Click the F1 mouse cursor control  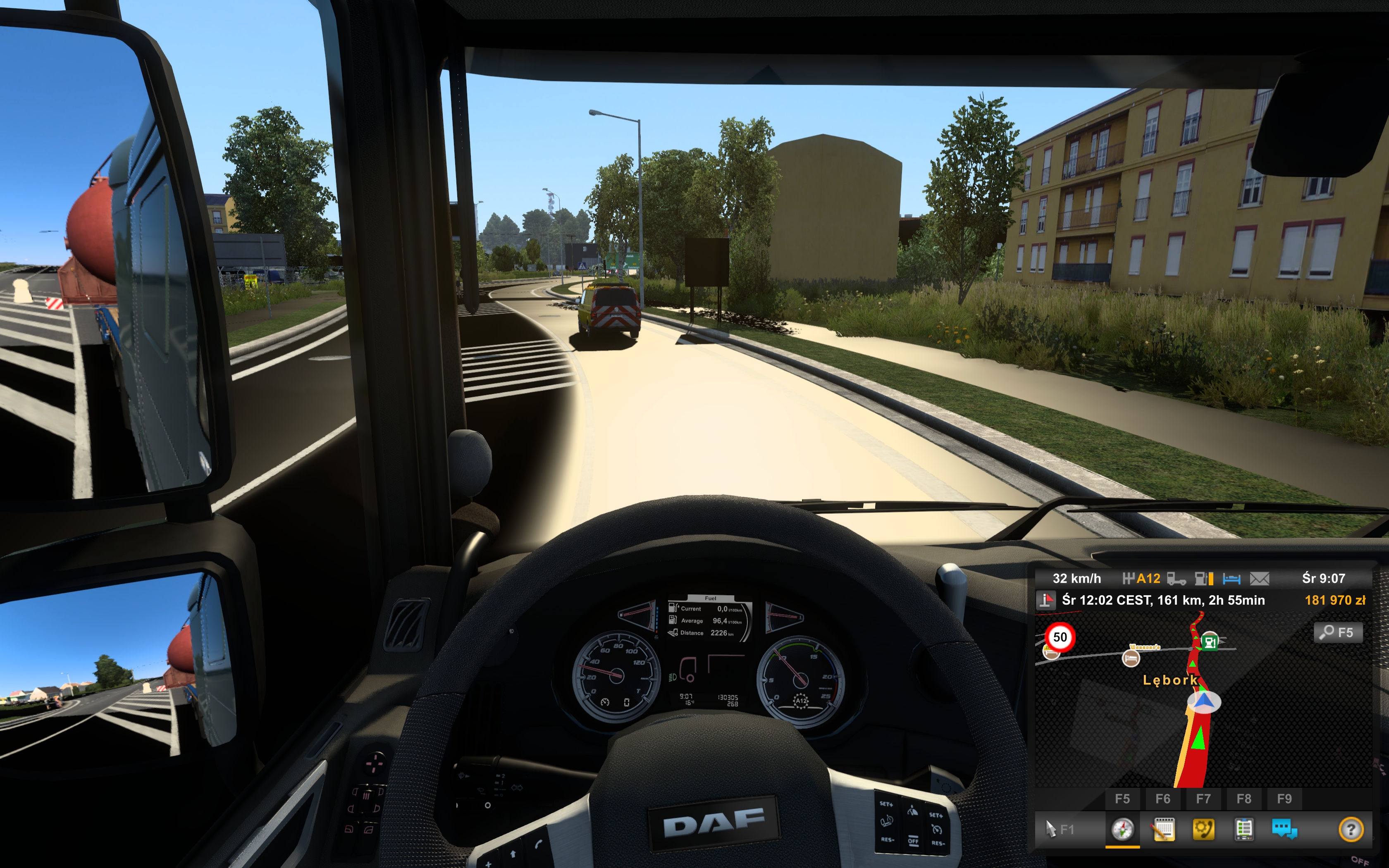(1059, 830)
